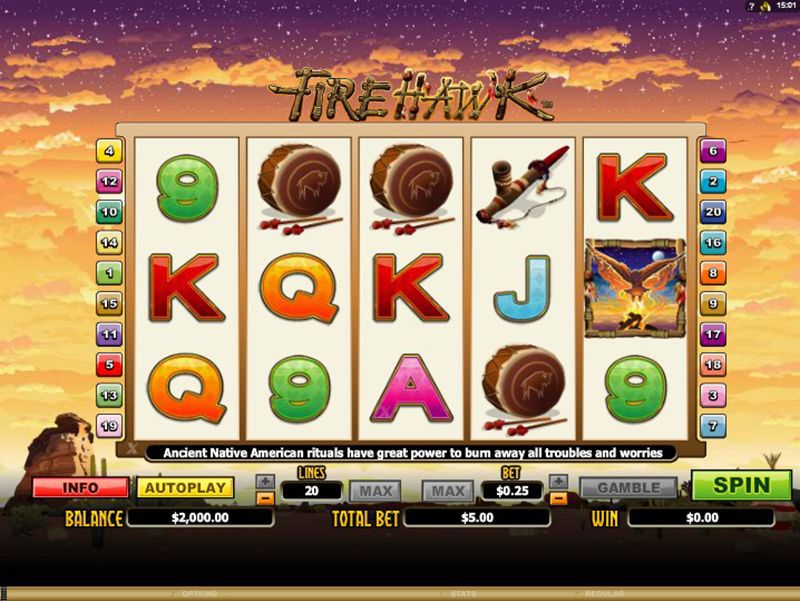This screenshot has height=601, width=800.
Task: Click payline marker number 7
Action: (x=712, y=424)
